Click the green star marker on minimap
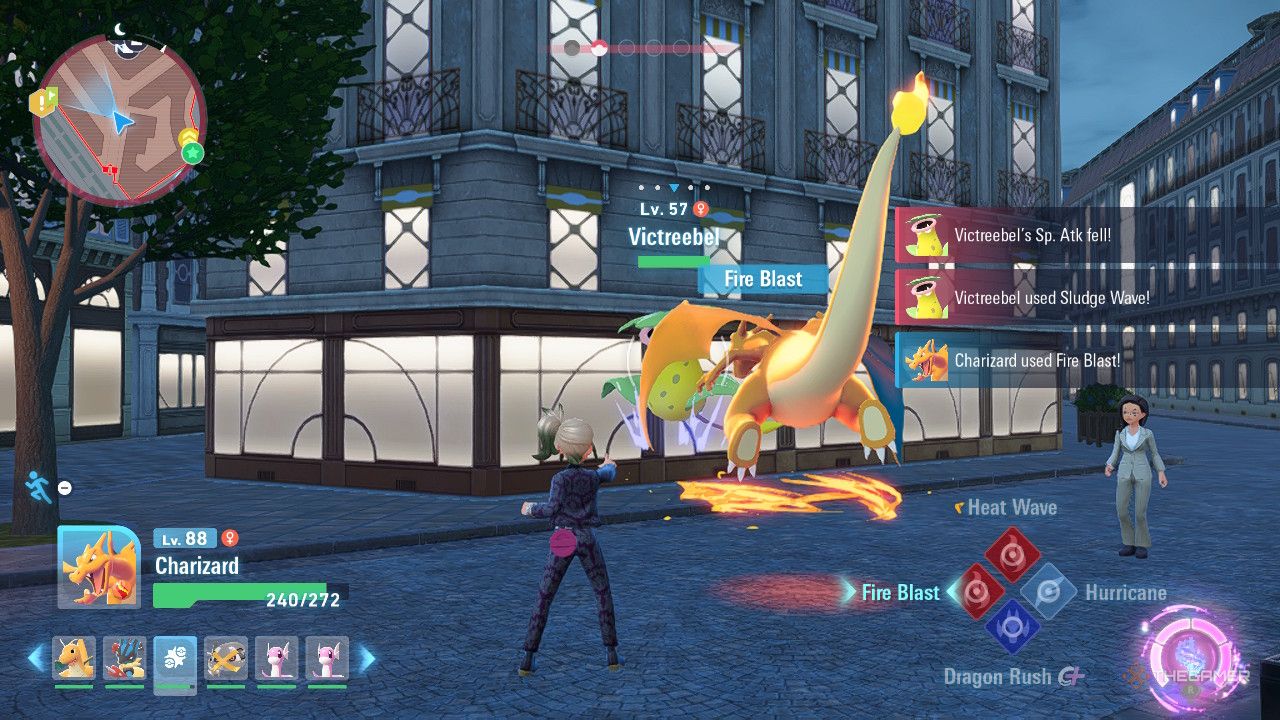The height and width of the screenshot is (720, 1280). click(x=192, y=153)
